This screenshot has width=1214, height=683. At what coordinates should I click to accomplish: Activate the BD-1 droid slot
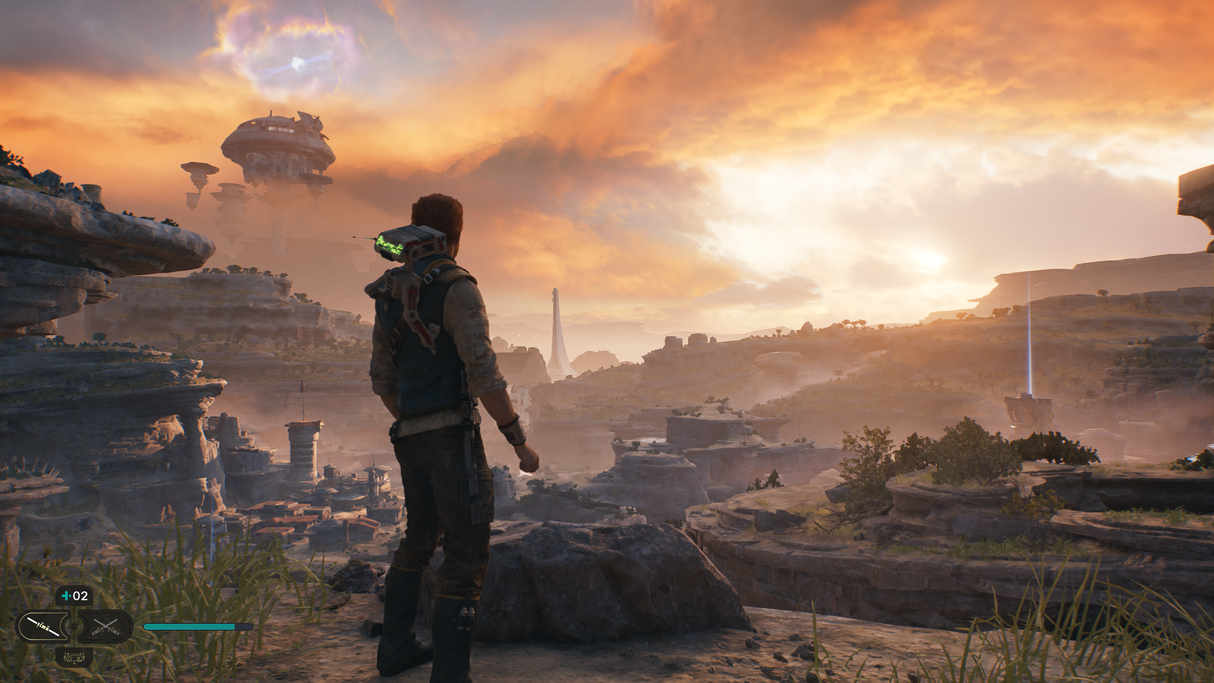74,656
